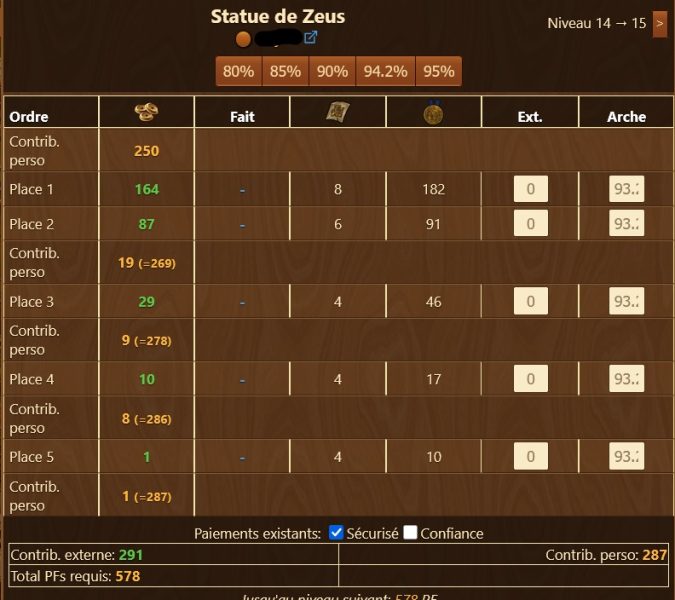This screenshot has height=600, width=675.
Task: Click the Ext. input for Place 4
Action: [x=530, y=379]
